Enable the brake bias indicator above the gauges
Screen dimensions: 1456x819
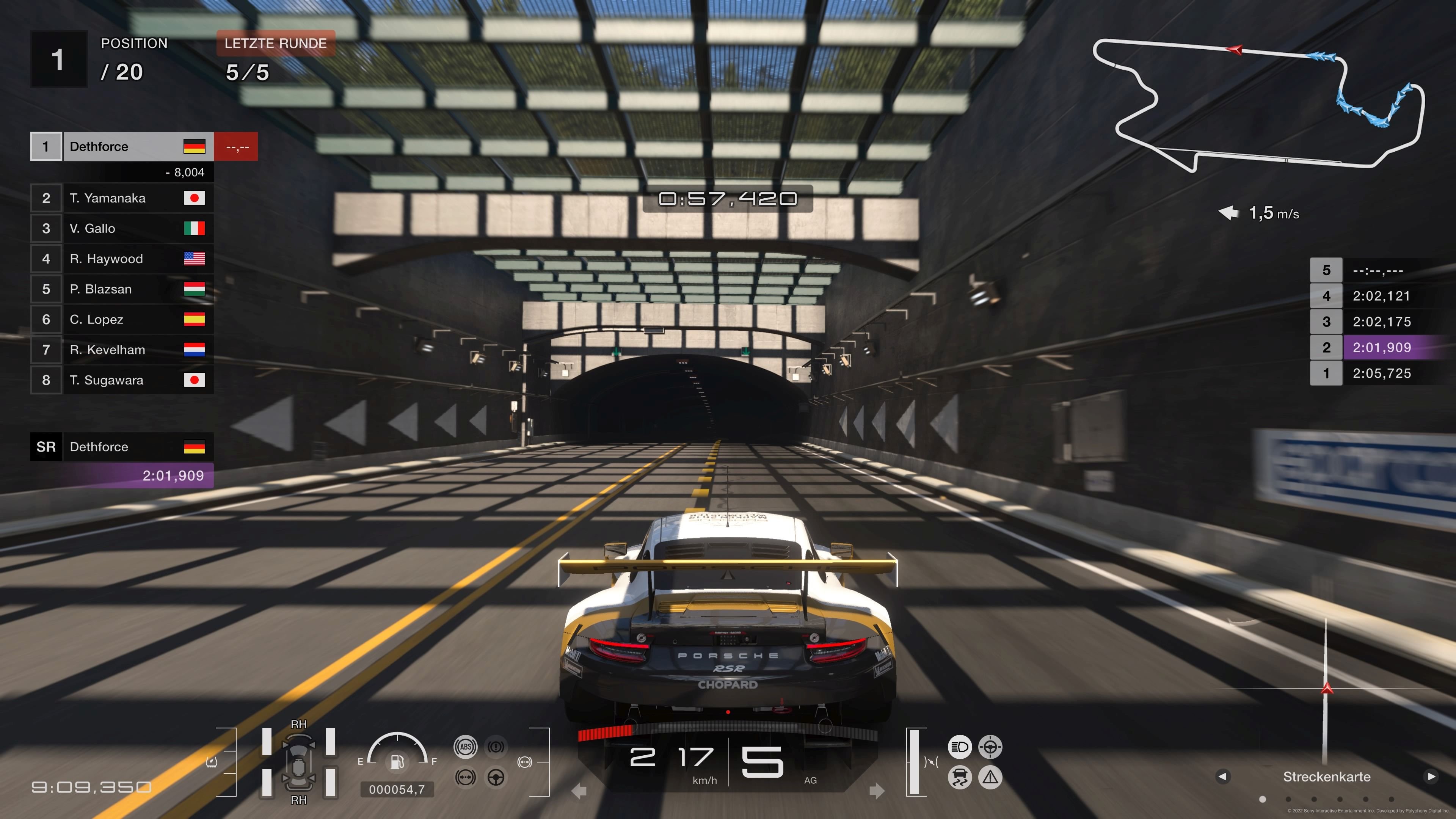click(524, 763)
